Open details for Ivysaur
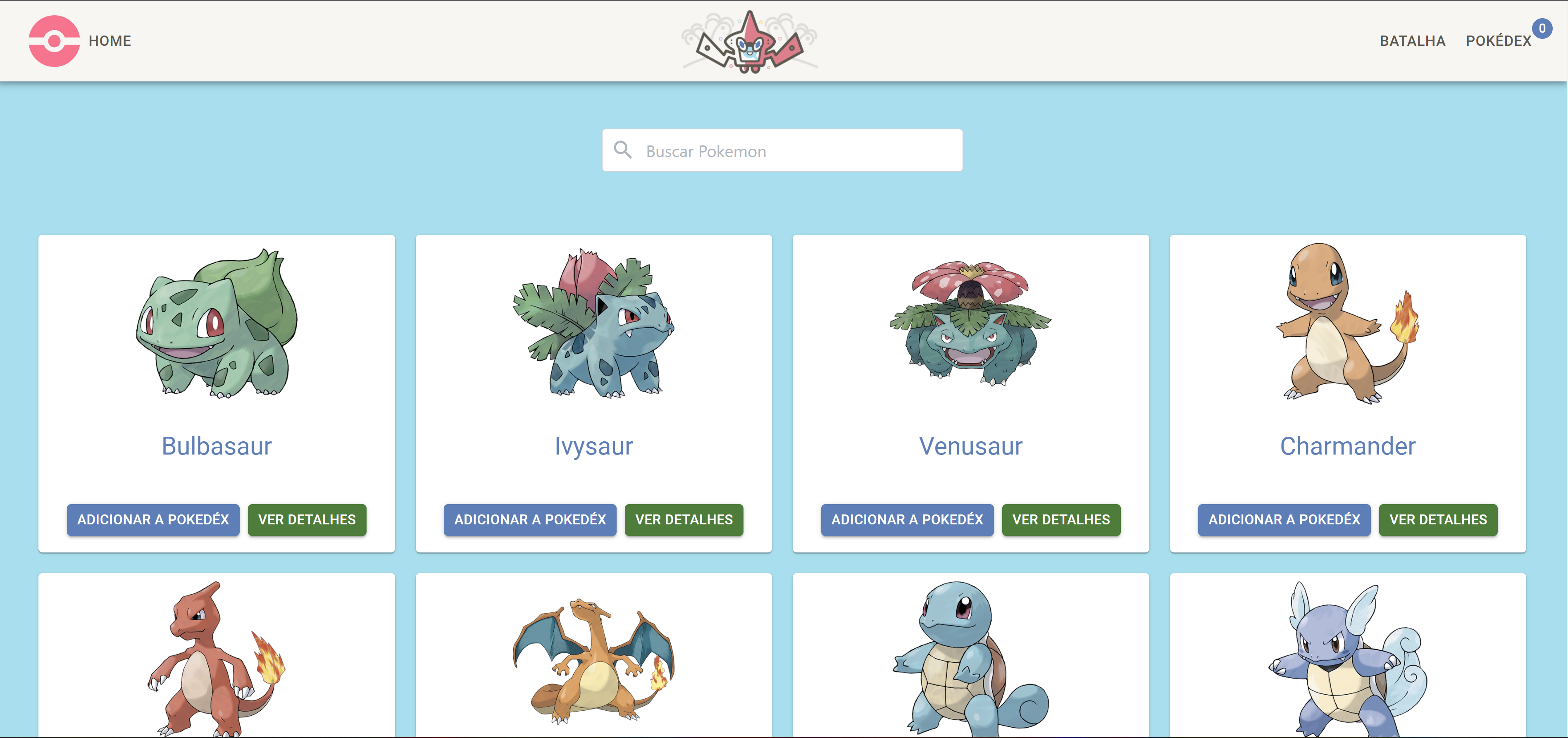The image size is (1568, 738). click(684, 519)
